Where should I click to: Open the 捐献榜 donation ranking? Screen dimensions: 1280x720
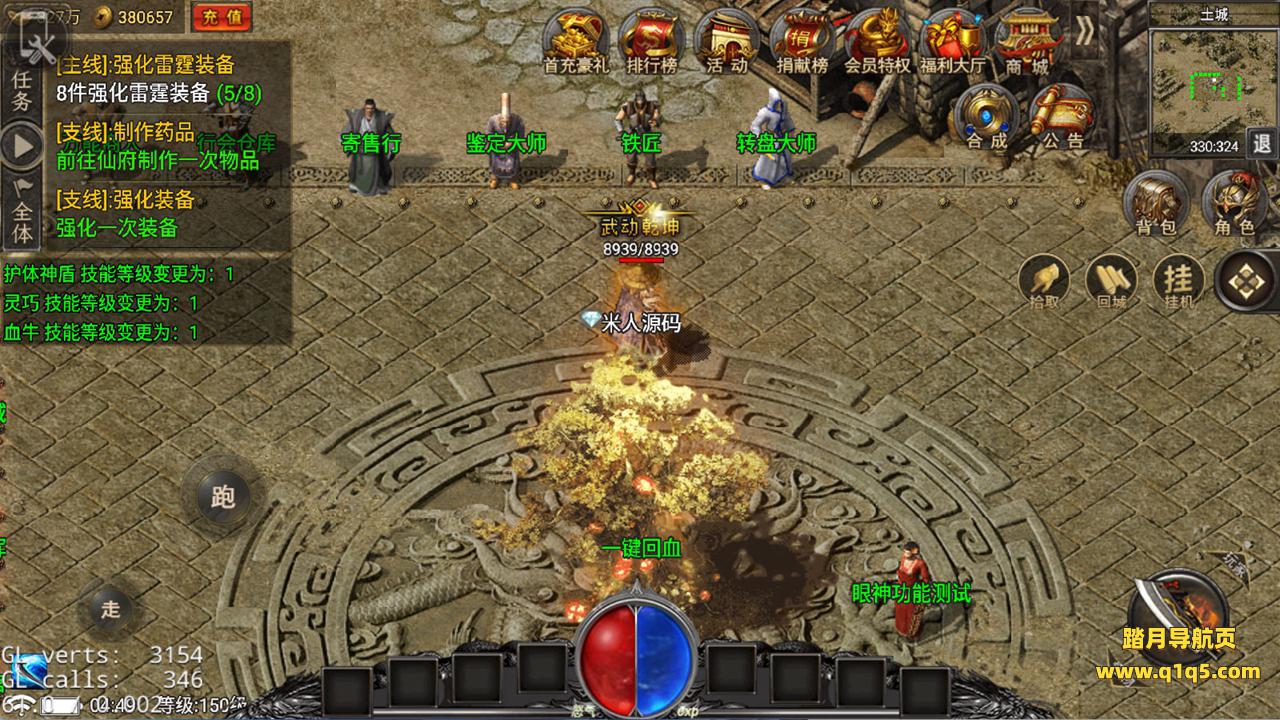pos(802,40)
